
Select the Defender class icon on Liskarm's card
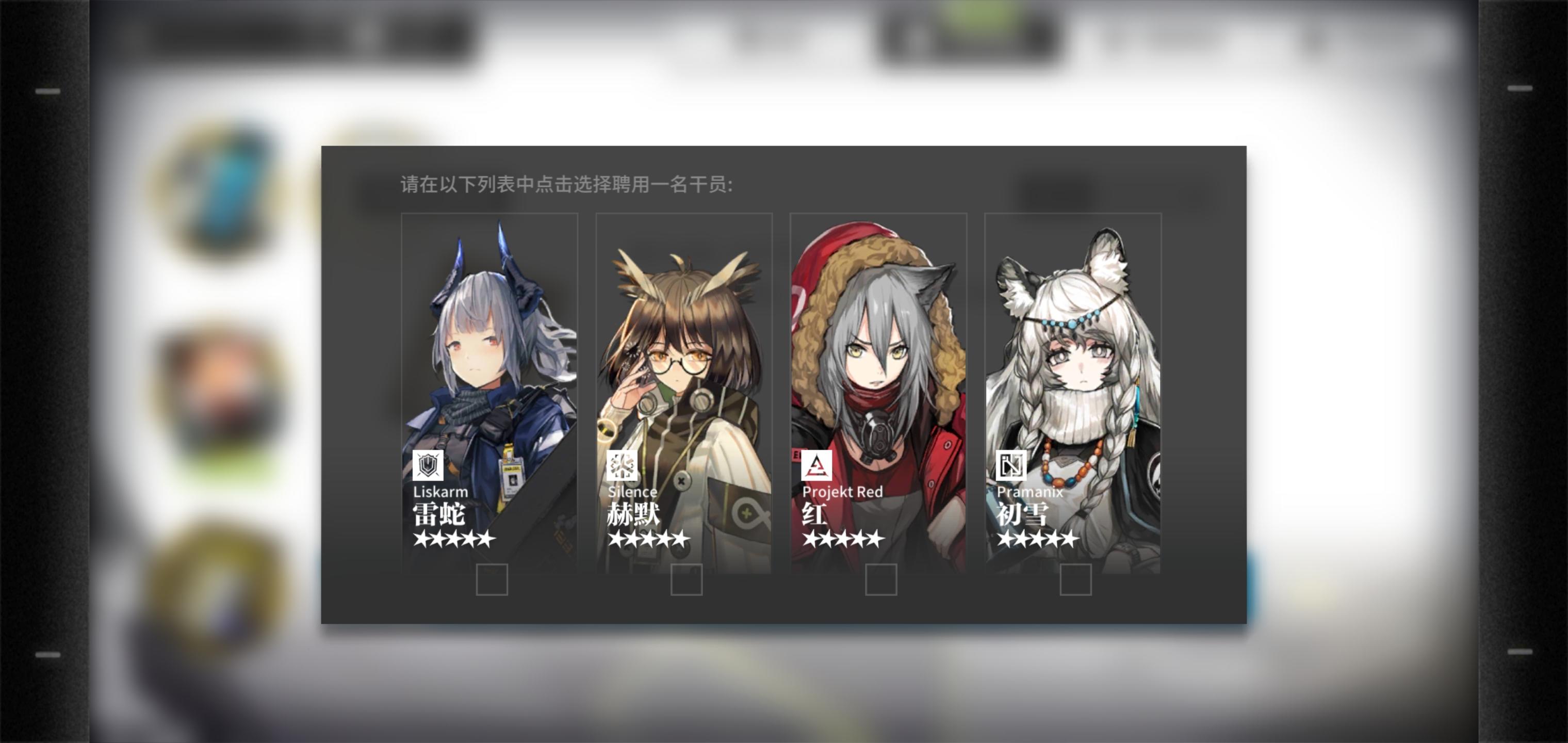point(430,465)
